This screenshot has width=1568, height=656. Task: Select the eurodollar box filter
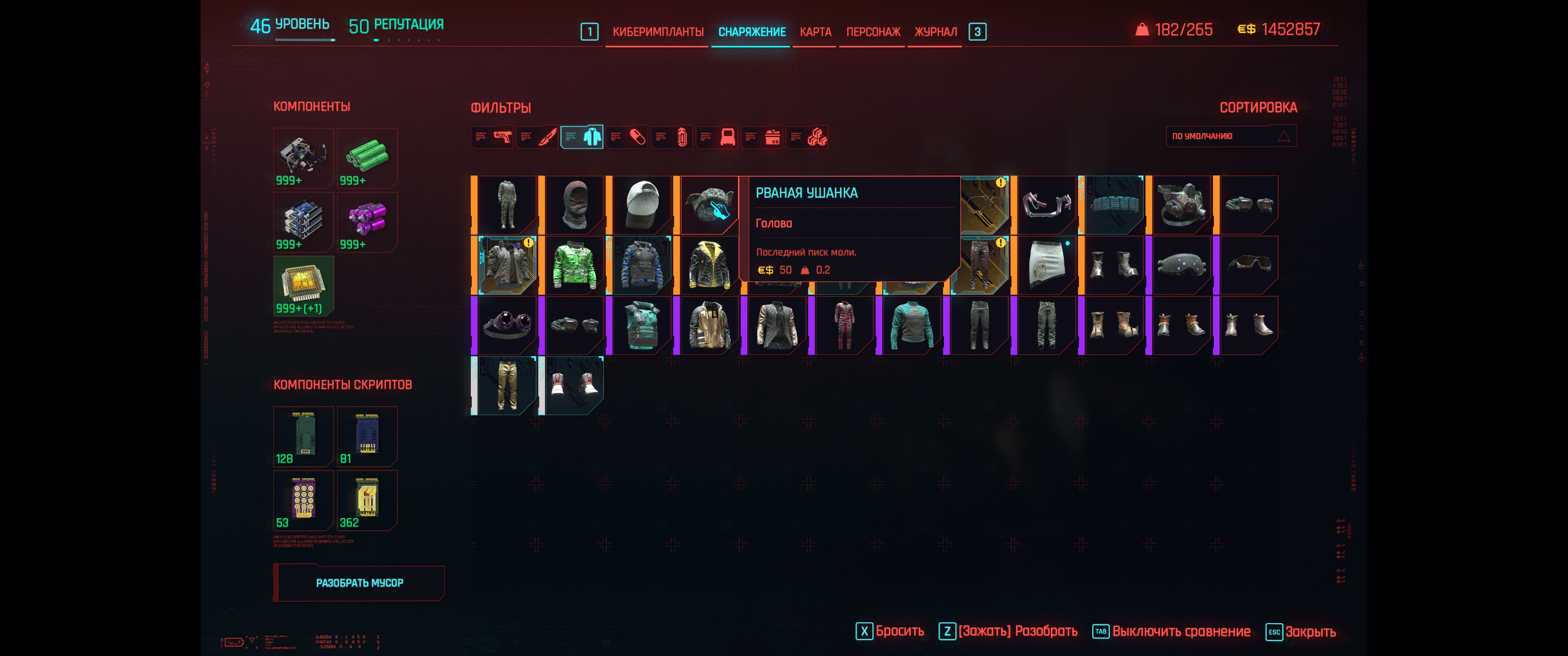(763, 137)
